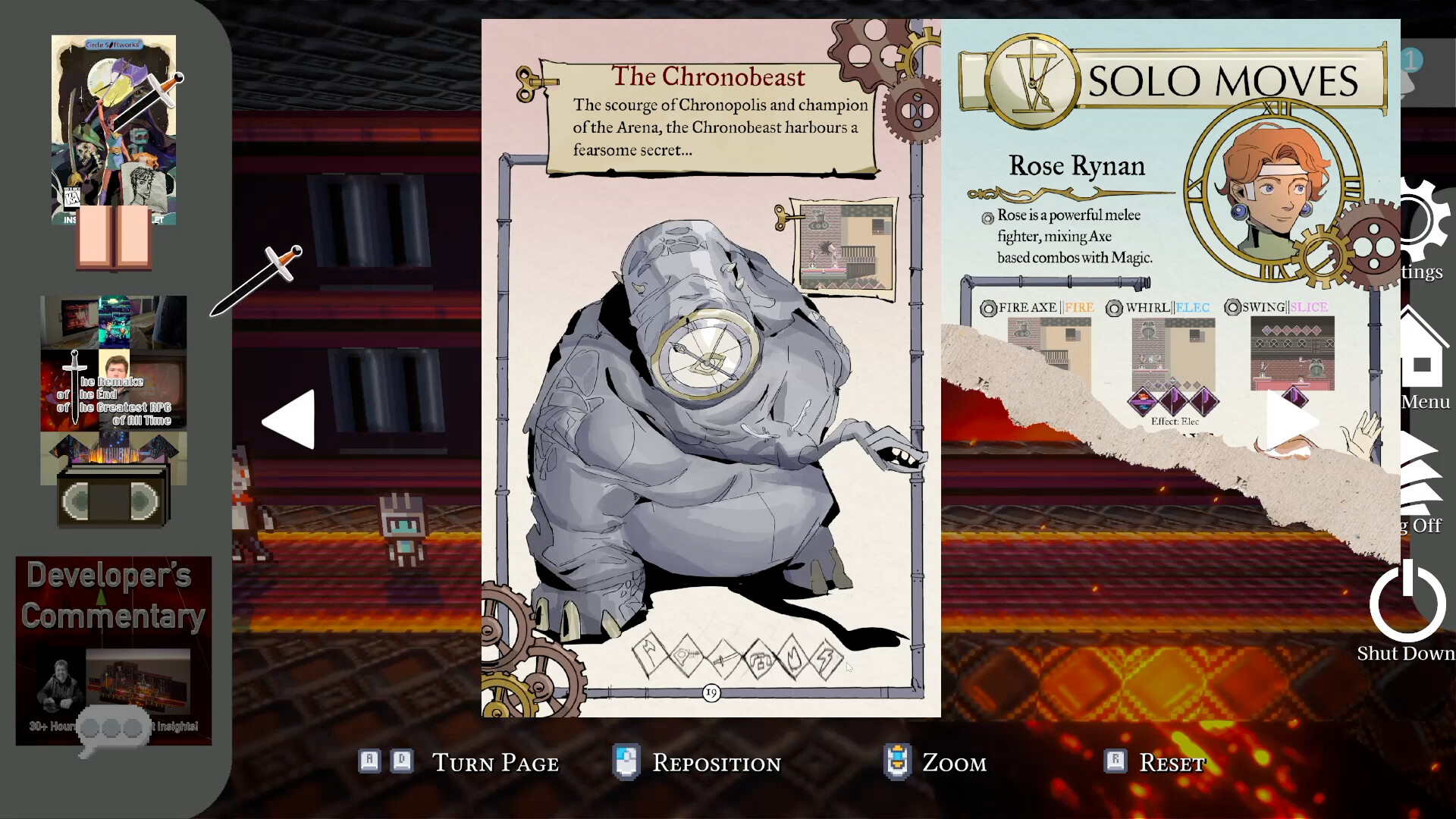Click the mouse icon beside Reposition
The width and height of the screenshot is (1456, 819).
[x=625, y=762]
